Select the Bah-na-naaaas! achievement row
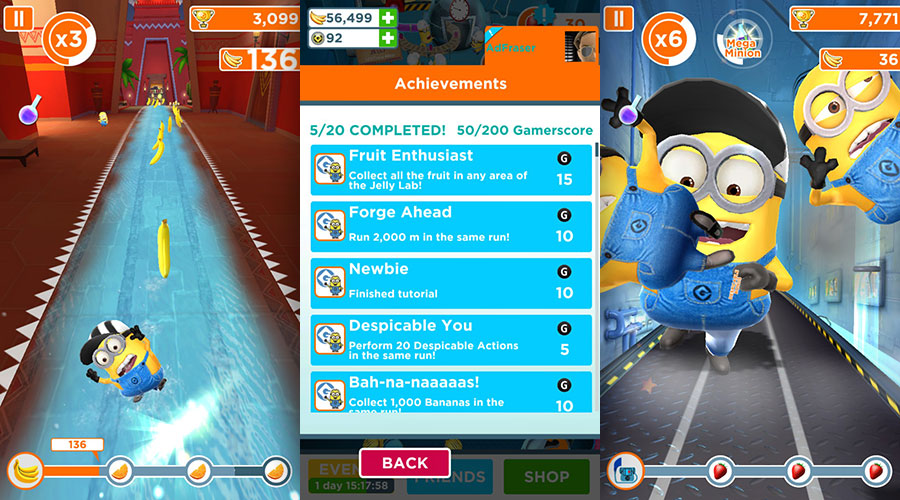 (x=451, y=391)
